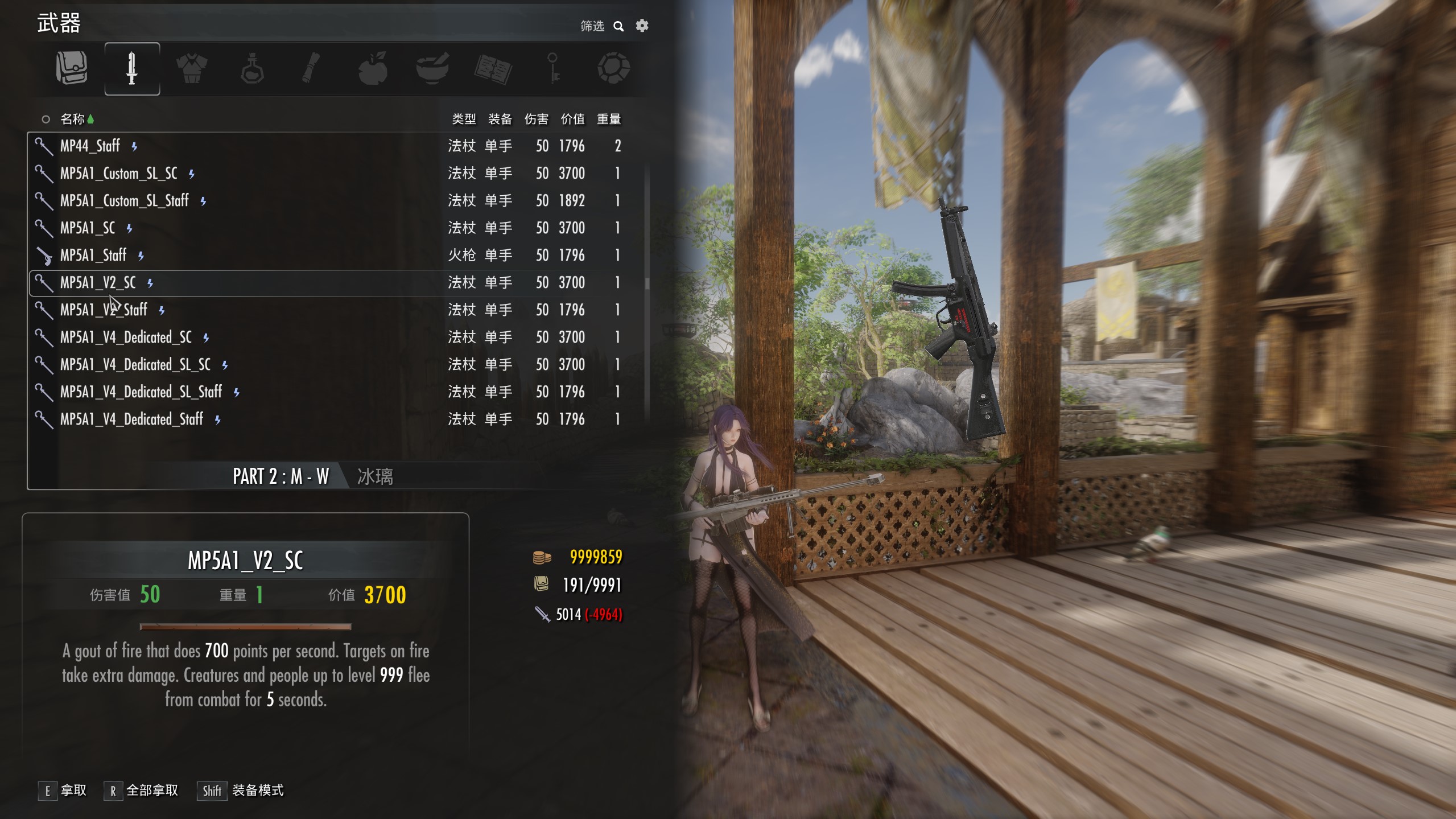Switch to the armor category tab
Screen dimensions: 1456x819
click(192, 68)
